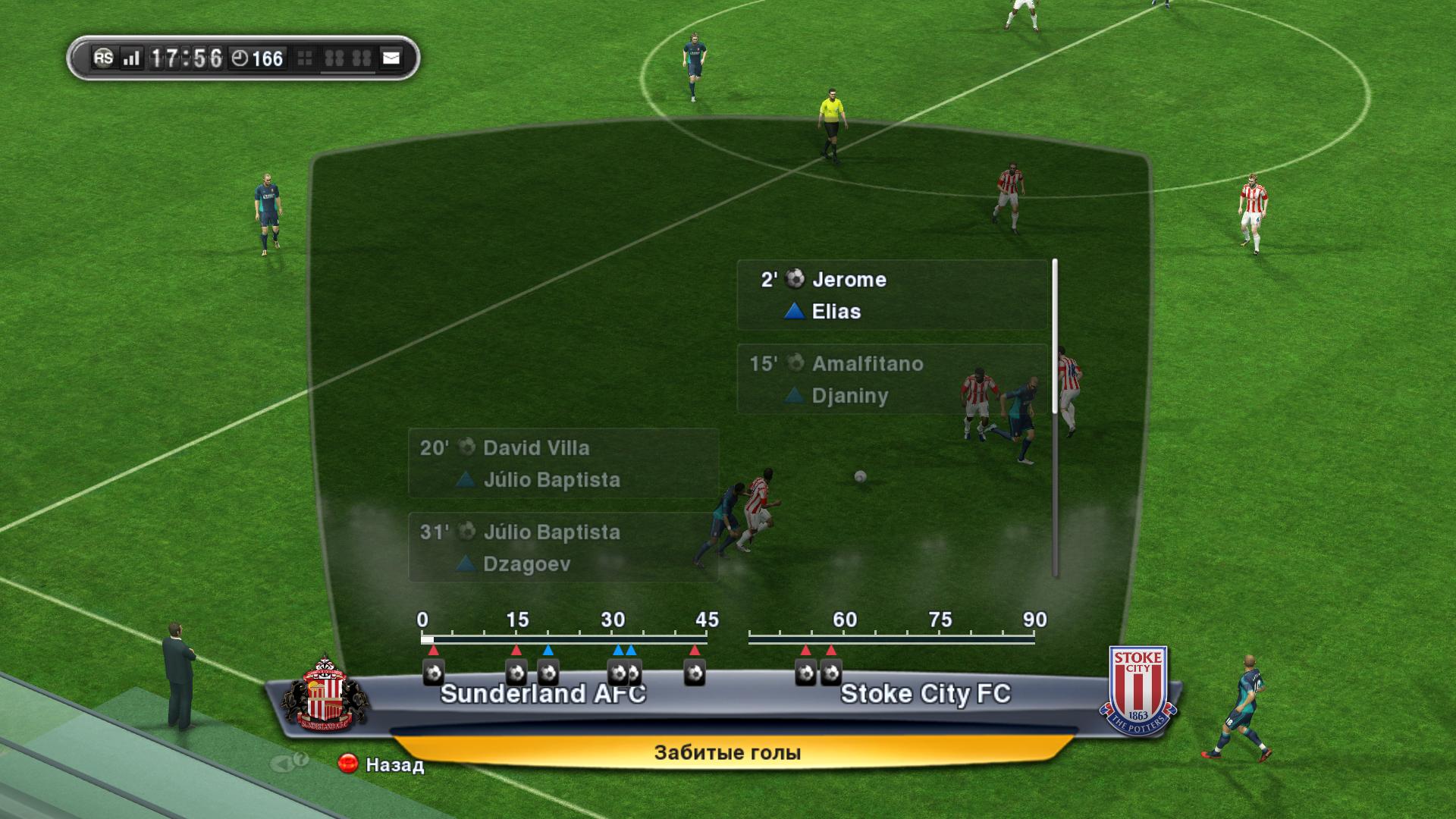This screenshot has width=1456, height=819.
Task: Open the envelope mail icon
Action: pos(391,58)
